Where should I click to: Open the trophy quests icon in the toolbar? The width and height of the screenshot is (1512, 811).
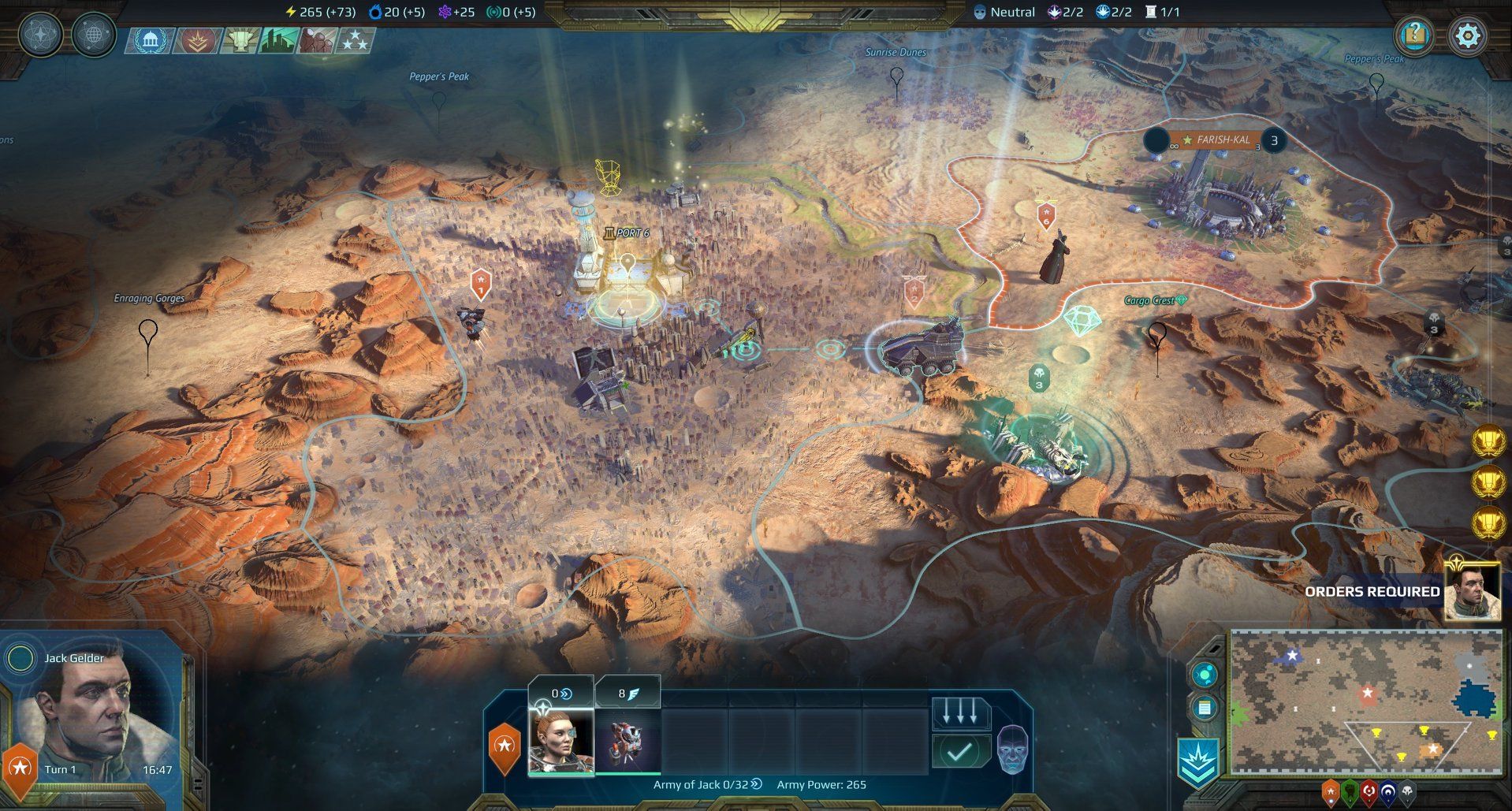coord(240,39)
